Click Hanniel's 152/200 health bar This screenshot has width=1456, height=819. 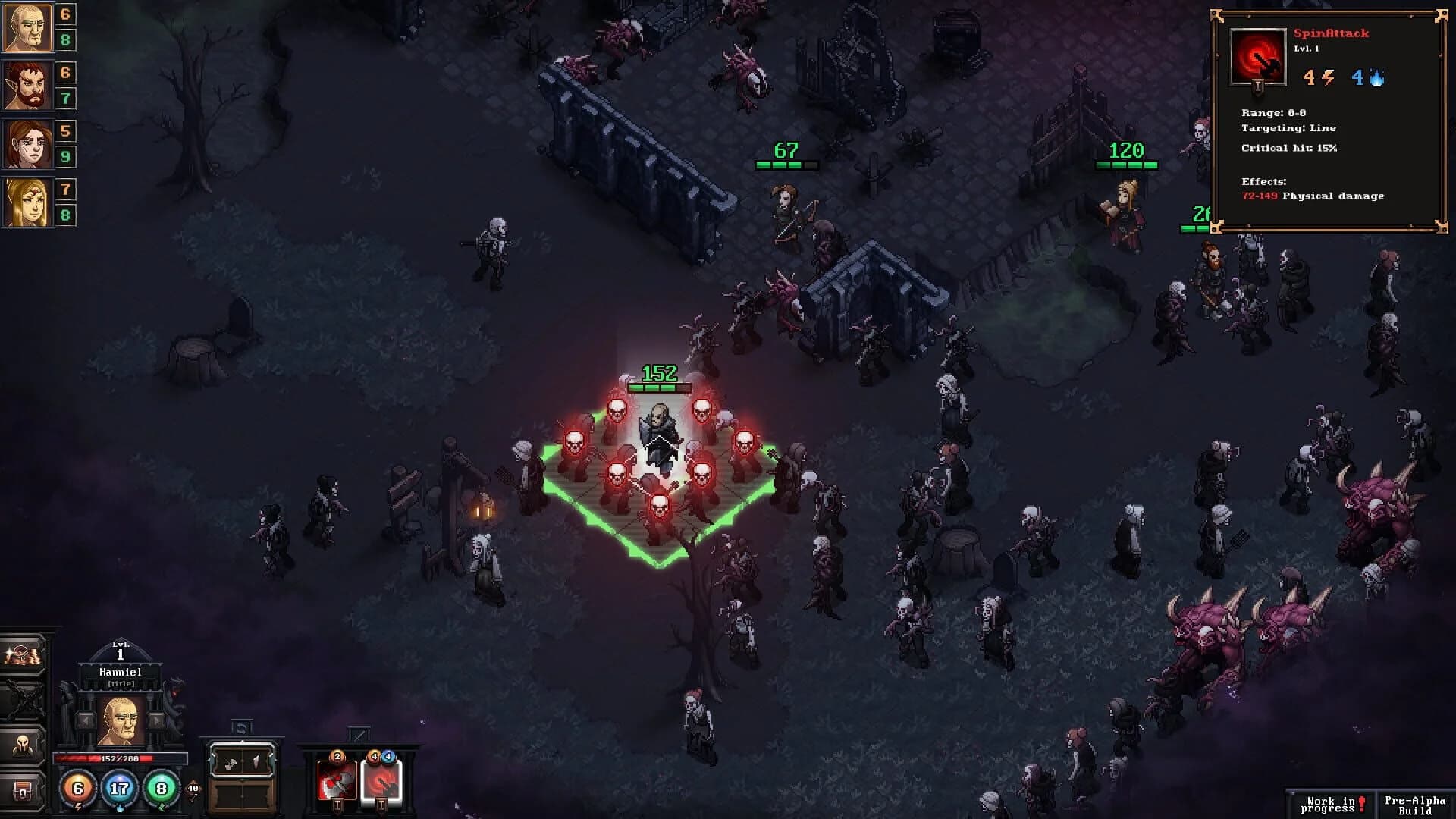tap(120, 758)
